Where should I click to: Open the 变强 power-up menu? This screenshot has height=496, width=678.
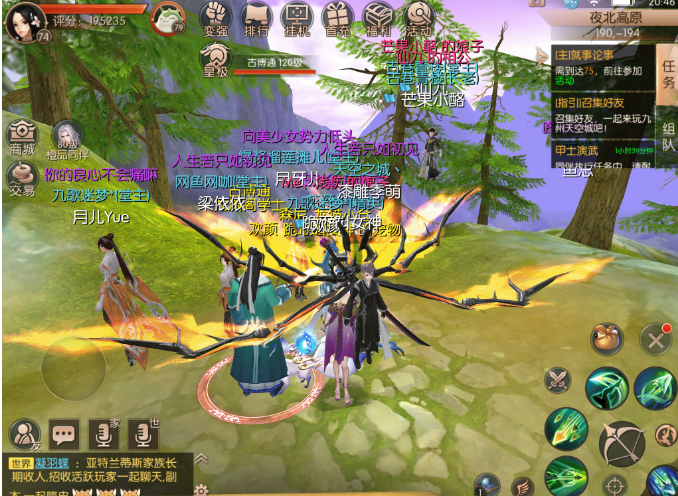pyautogui.click(x=215, y=18)
